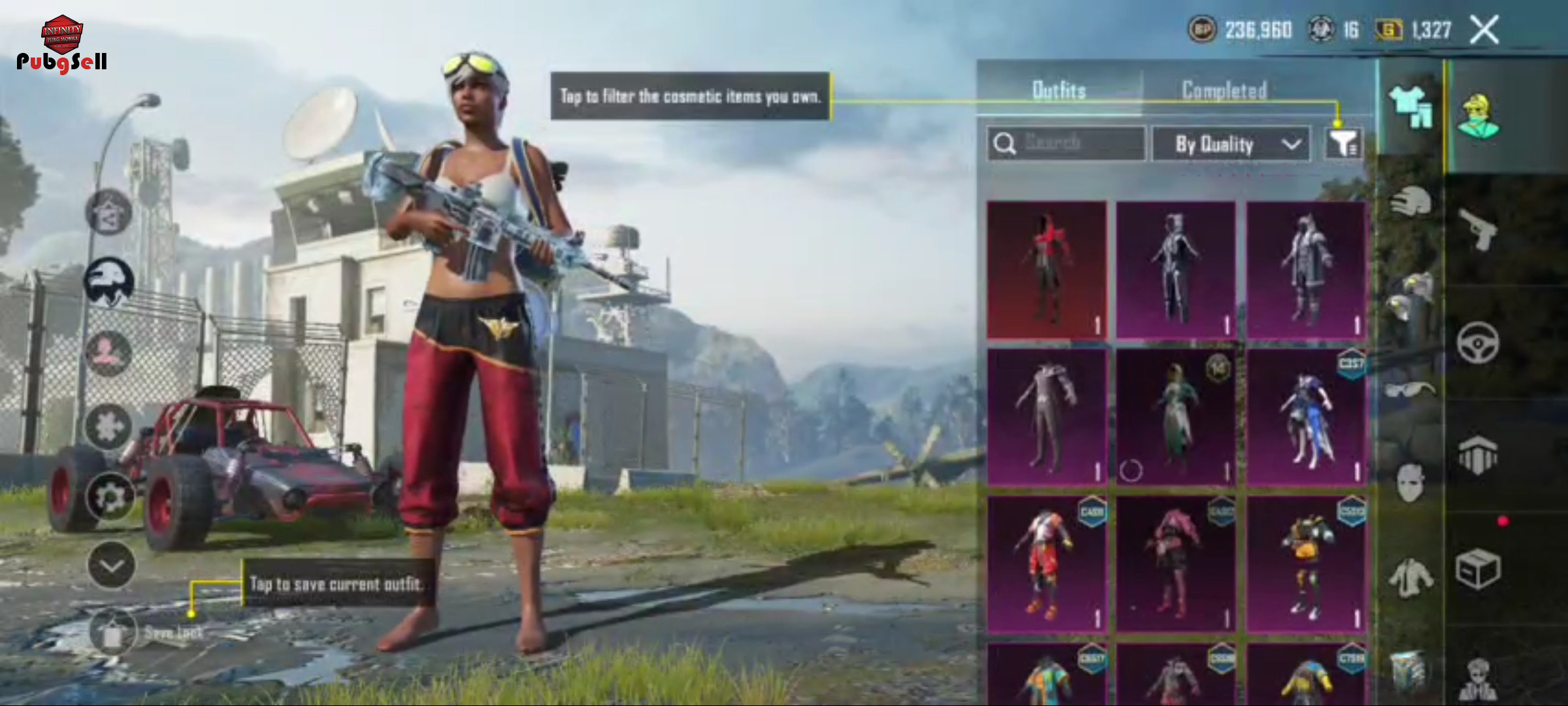Show the vehicle skins steering wheel category

coord(1478,342)
